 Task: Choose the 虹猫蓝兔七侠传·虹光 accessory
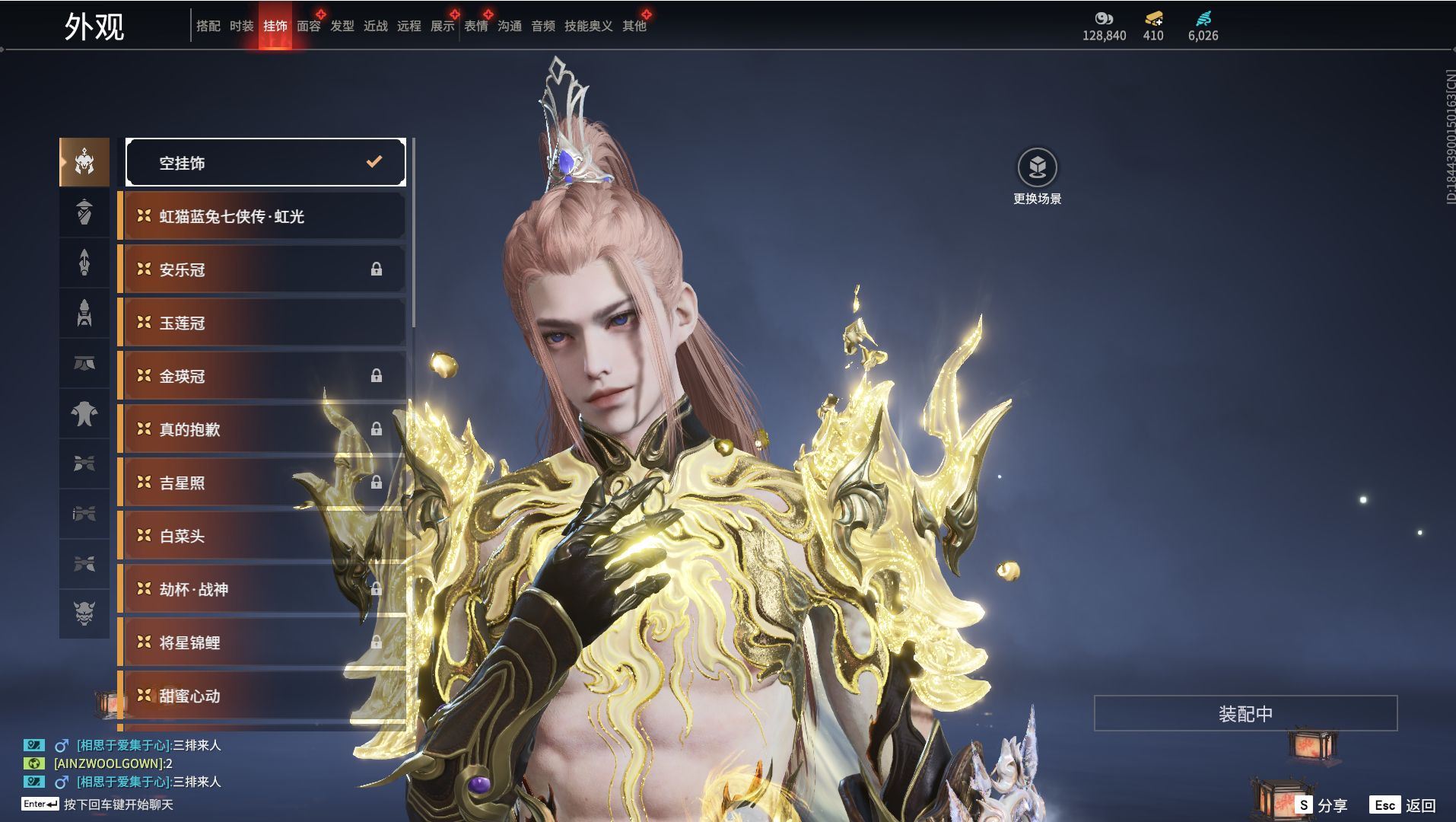(262, 216)
